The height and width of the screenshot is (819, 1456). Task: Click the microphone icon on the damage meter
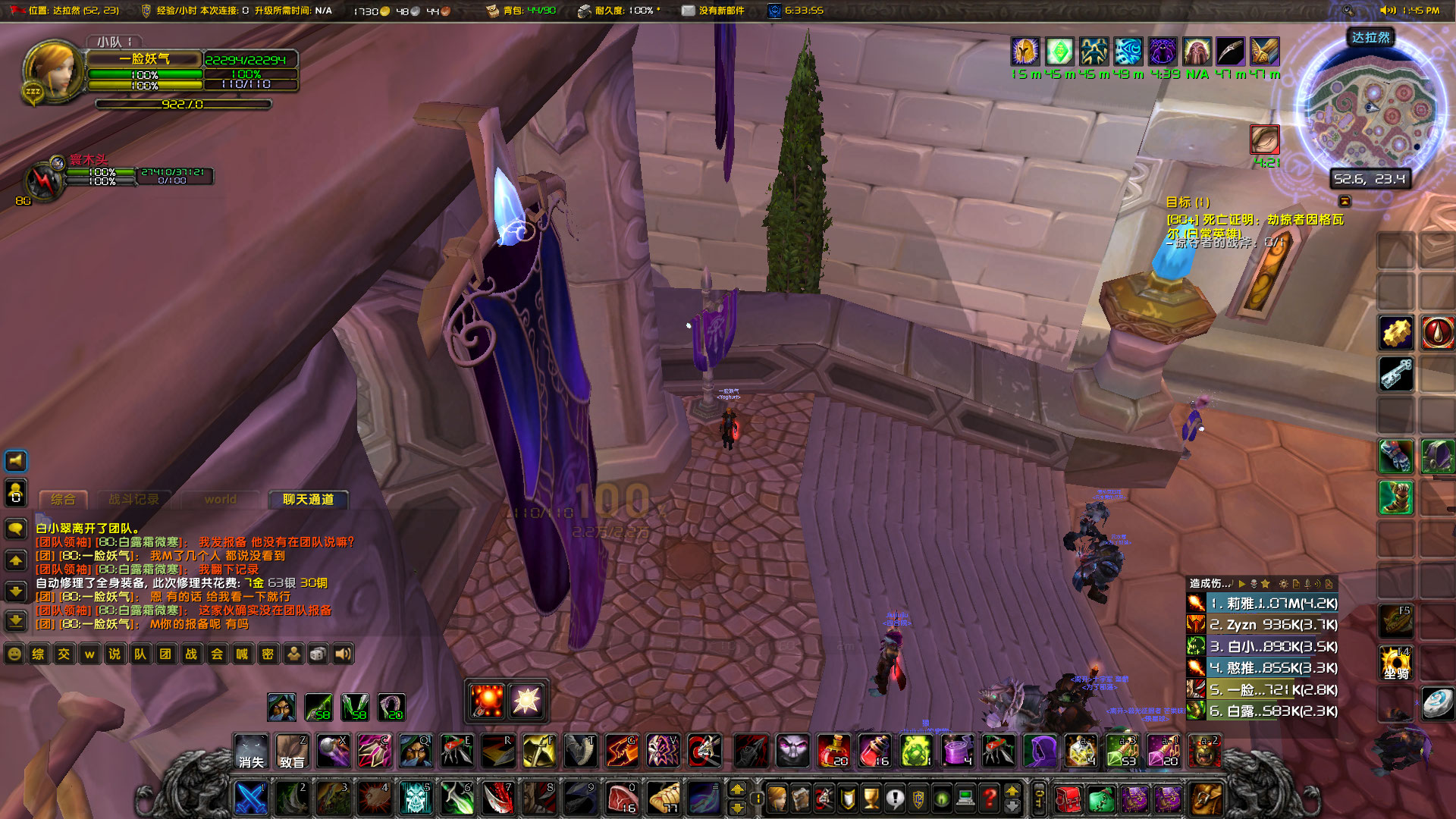tap(1307, 582)
